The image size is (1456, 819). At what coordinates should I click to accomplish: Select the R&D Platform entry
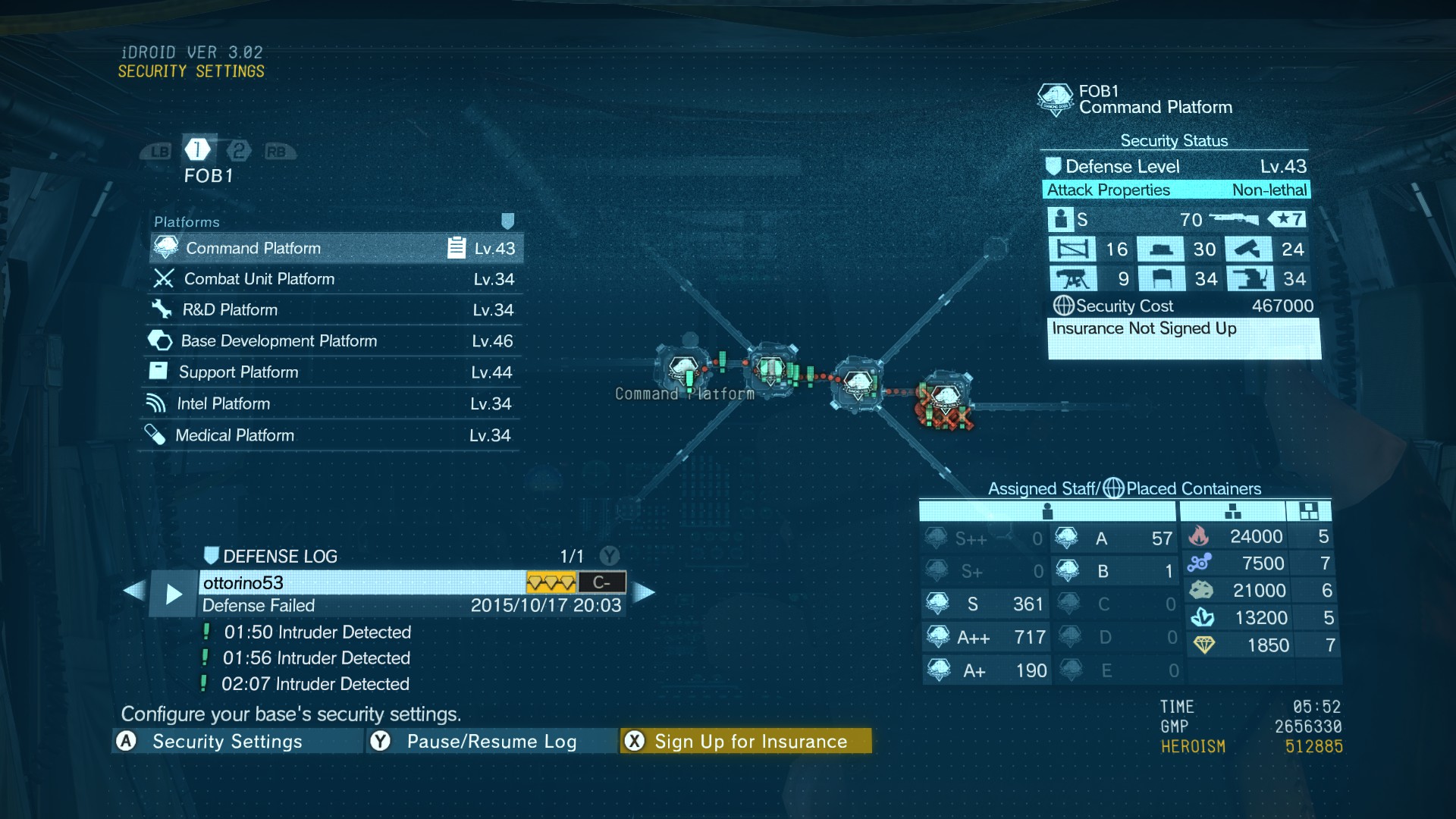point(332,310)
